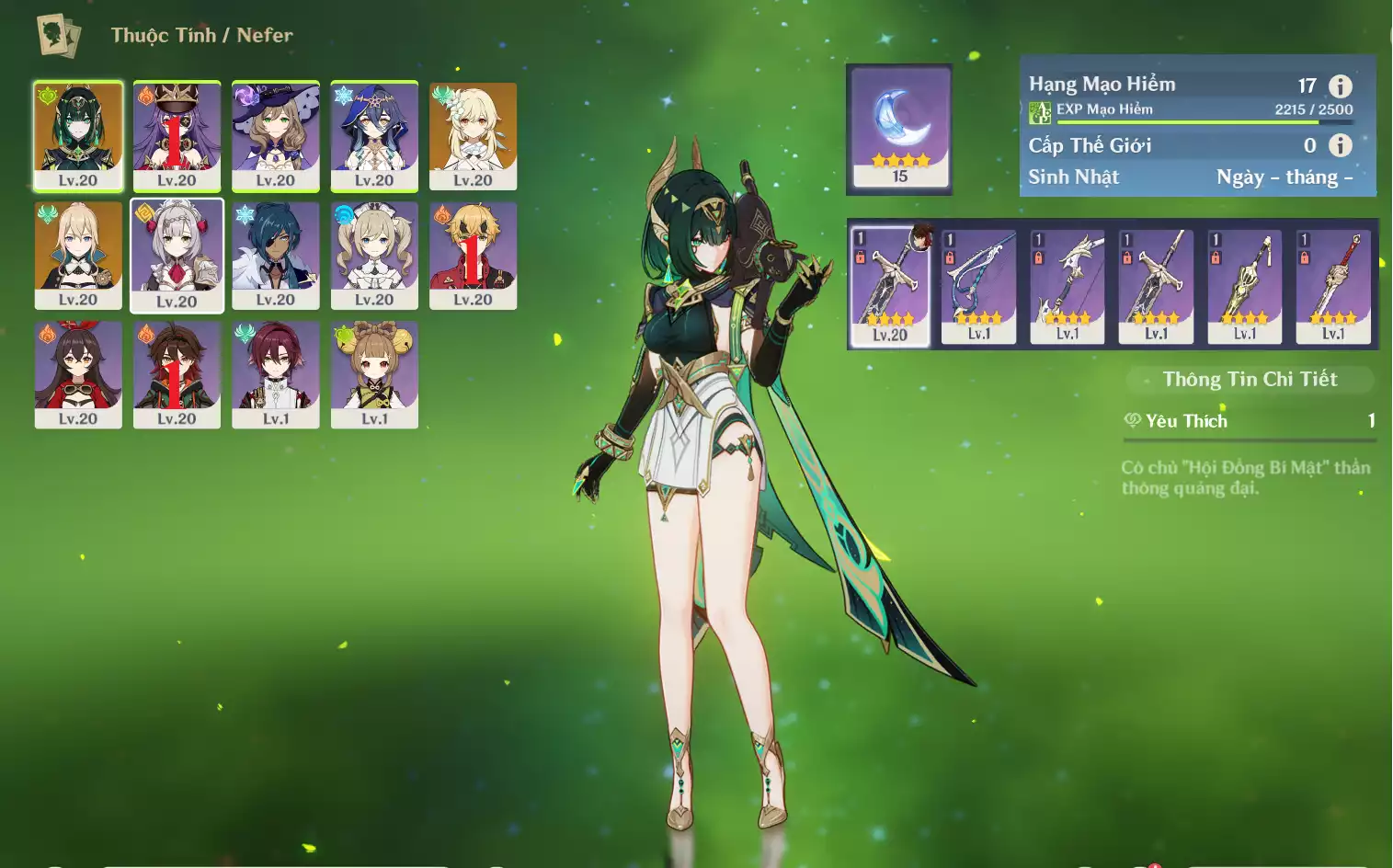The image size is (1393, 868).
Task: Pick Heizou's level 1 Anemo card
Action: (276, 373)
